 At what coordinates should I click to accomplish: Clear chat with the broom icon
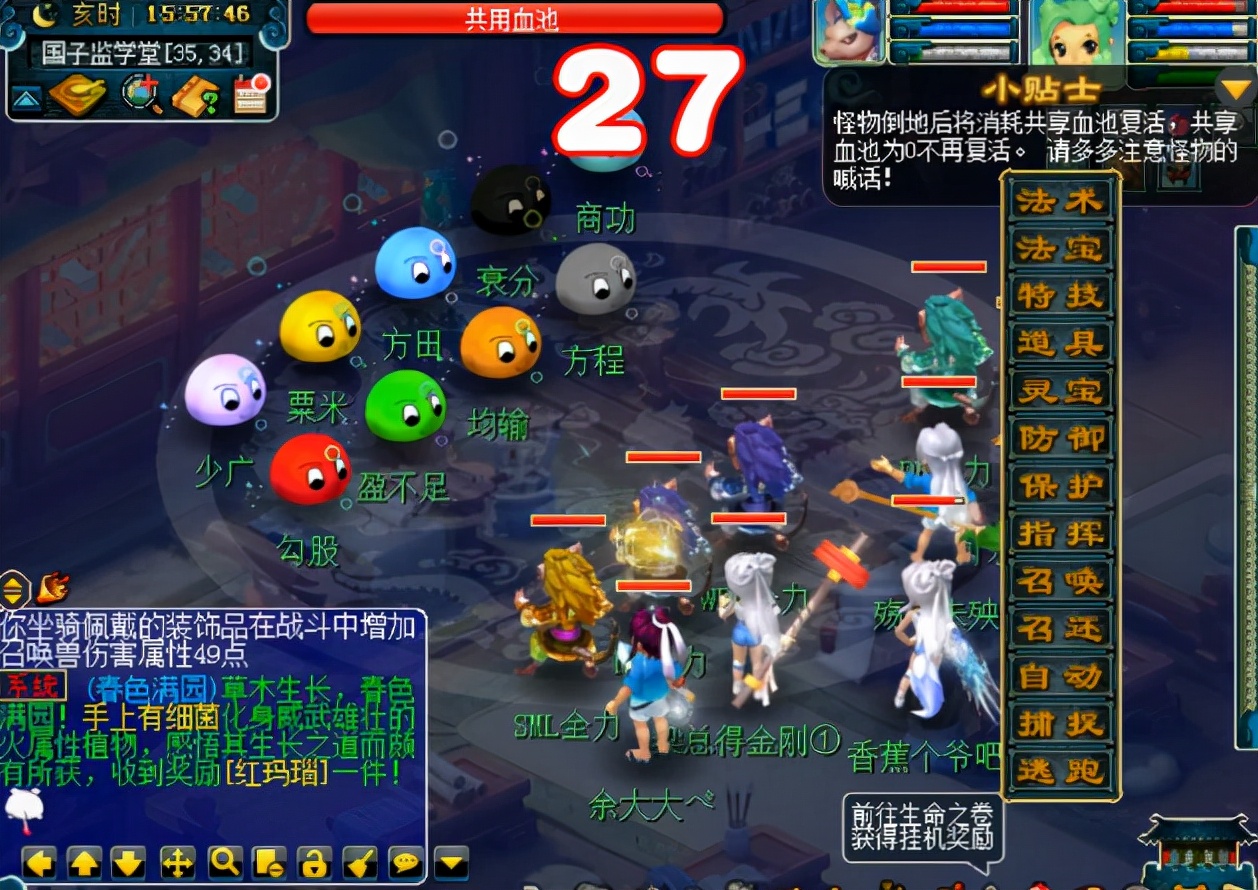pos(359,862)
